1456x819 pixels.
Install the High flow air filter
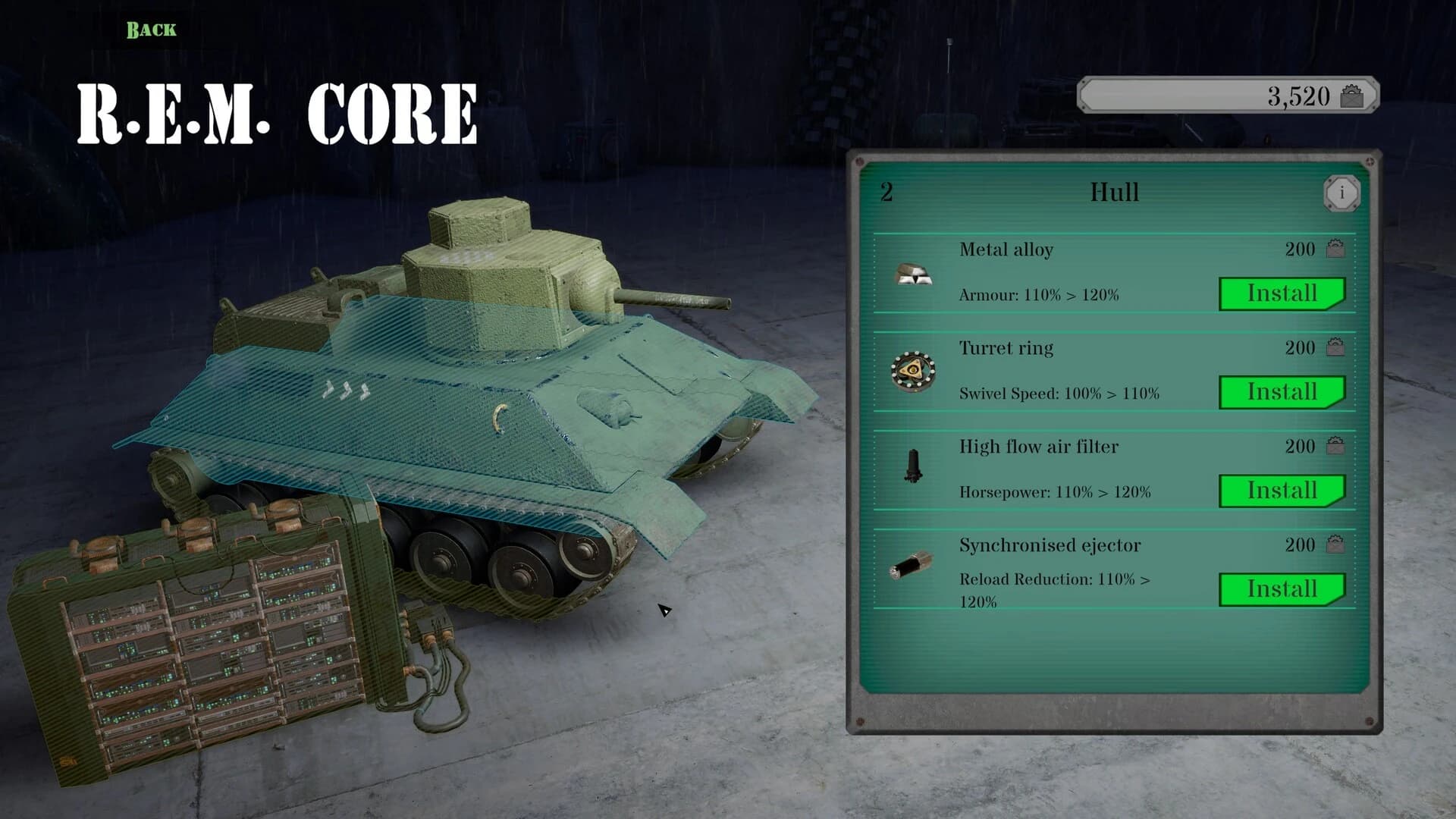pyautogui.click(x=1282, y=490)
